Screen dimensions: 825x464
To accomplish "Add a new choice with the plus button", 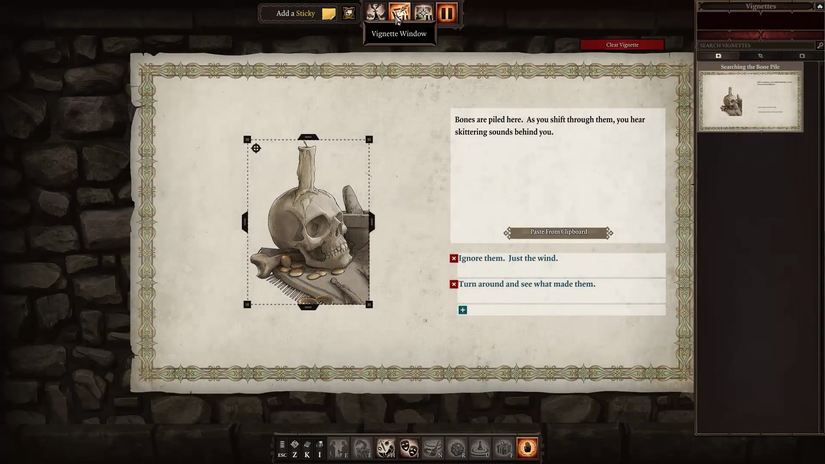I will (x=462, y=310).
